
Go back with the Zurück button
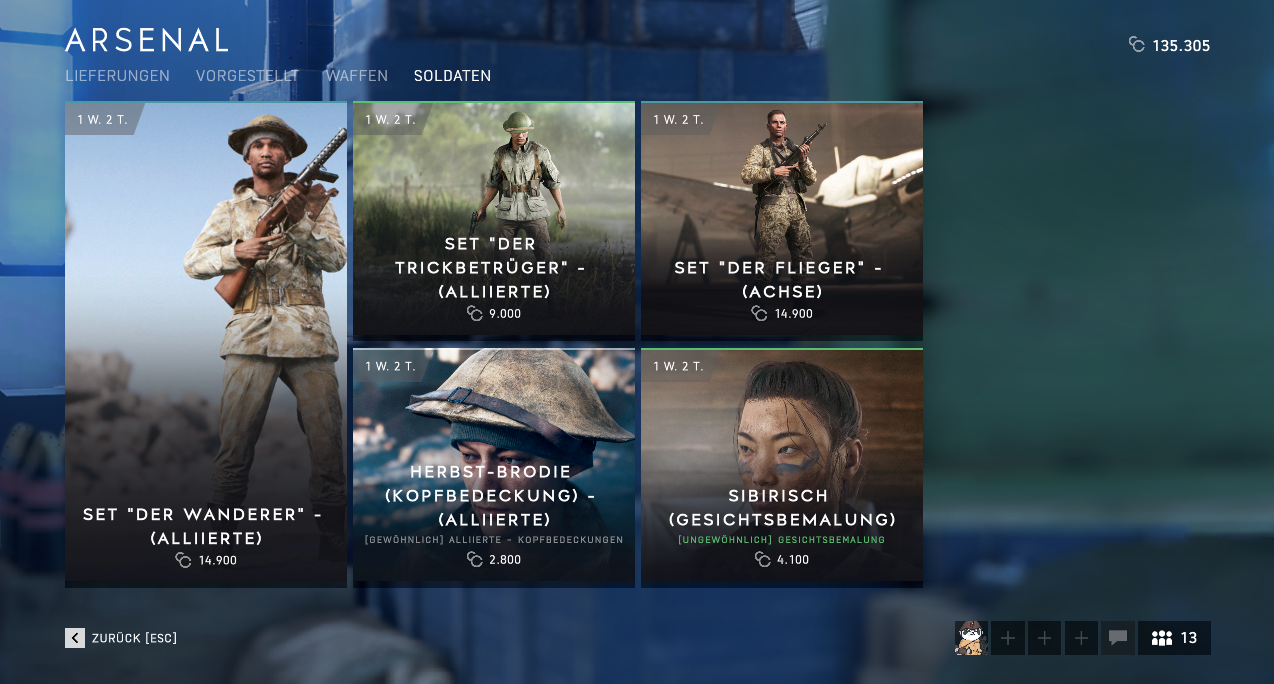(121, 638)
